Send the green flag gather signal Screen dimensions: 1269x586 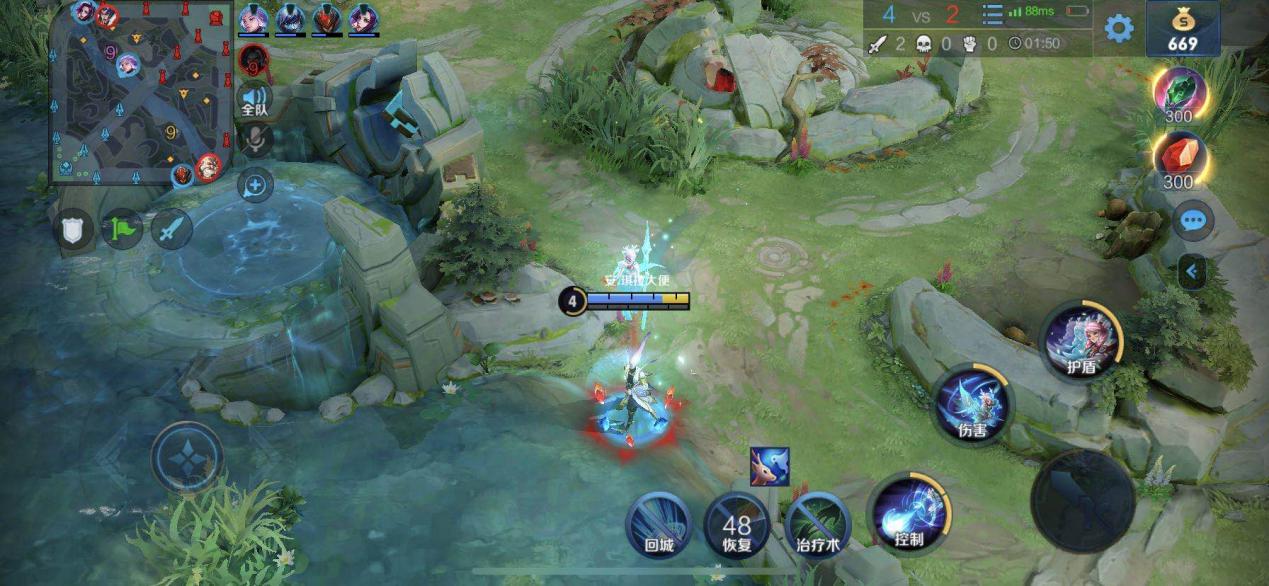click(122, 229)
